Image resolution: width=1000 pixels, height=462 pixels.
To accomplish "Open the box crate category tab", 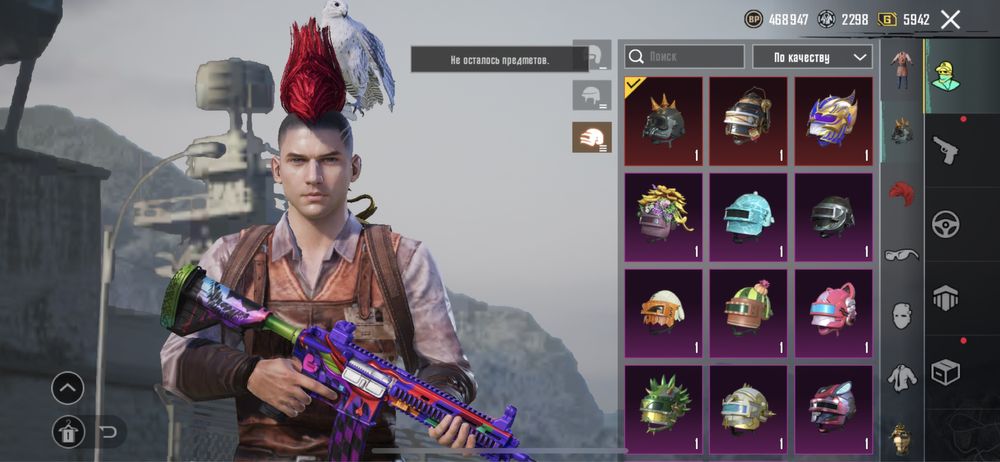I will (945, 371).
